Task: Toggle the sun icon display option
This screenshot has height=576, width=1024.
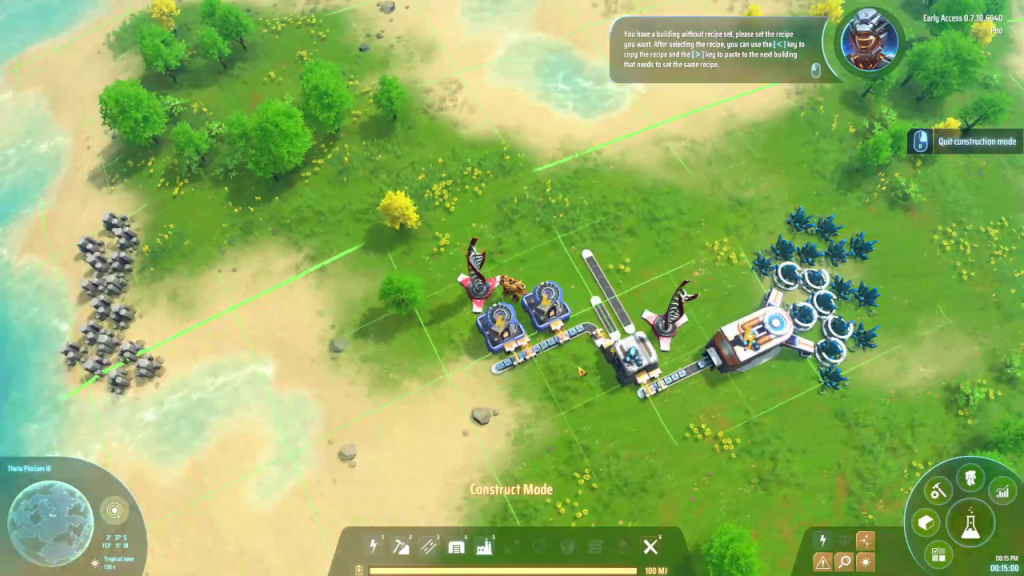Action: (865, 563)
